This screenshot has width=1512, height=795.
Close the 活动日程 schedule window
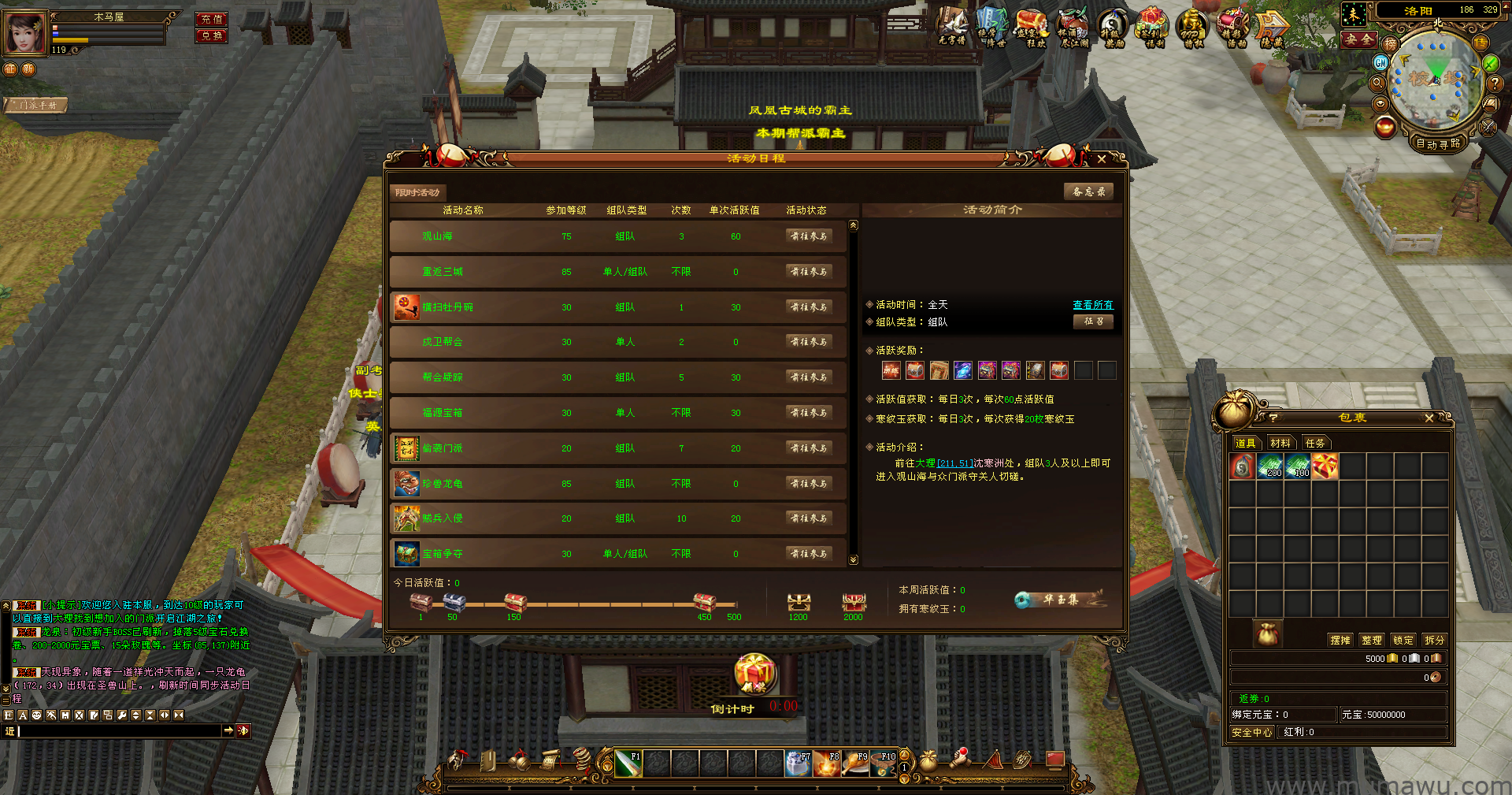tap(1101, 159)
